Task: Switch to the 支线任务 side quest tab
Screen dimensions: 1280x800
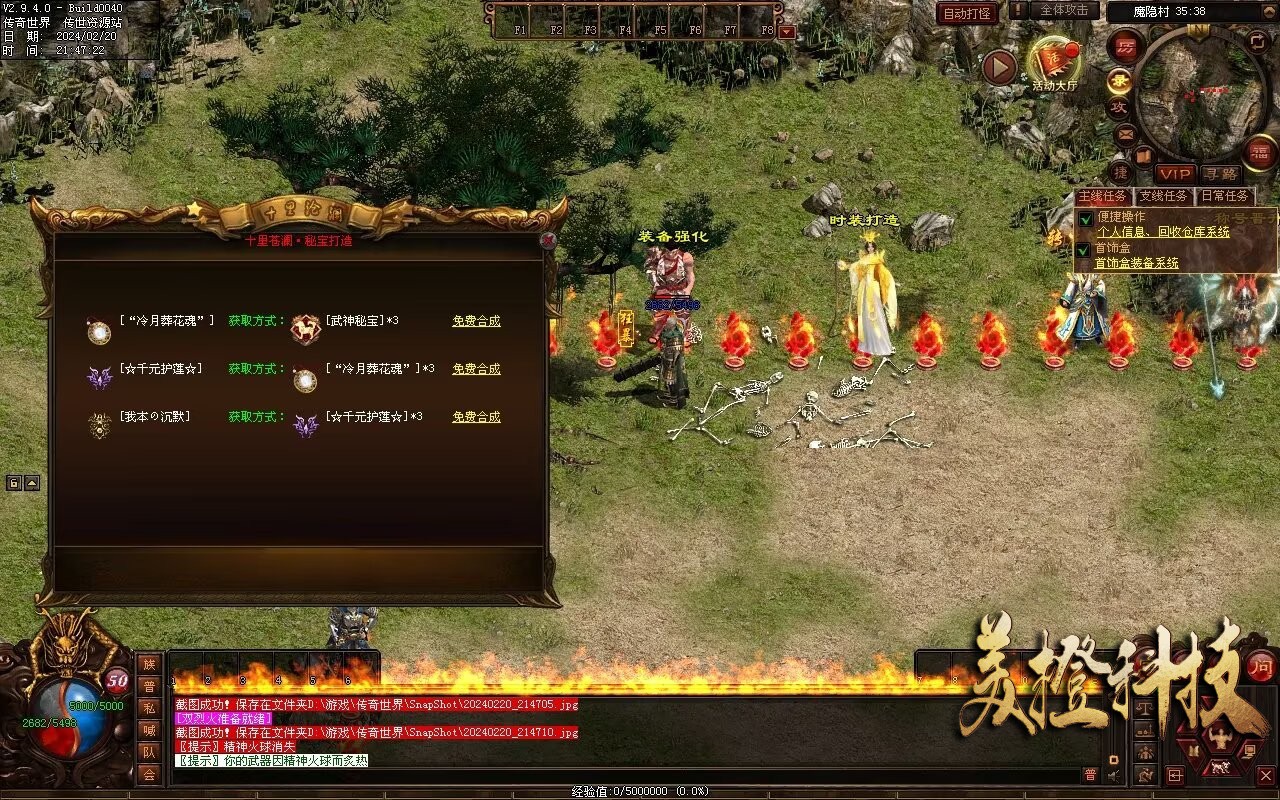Action: [x=1164, y=197]
